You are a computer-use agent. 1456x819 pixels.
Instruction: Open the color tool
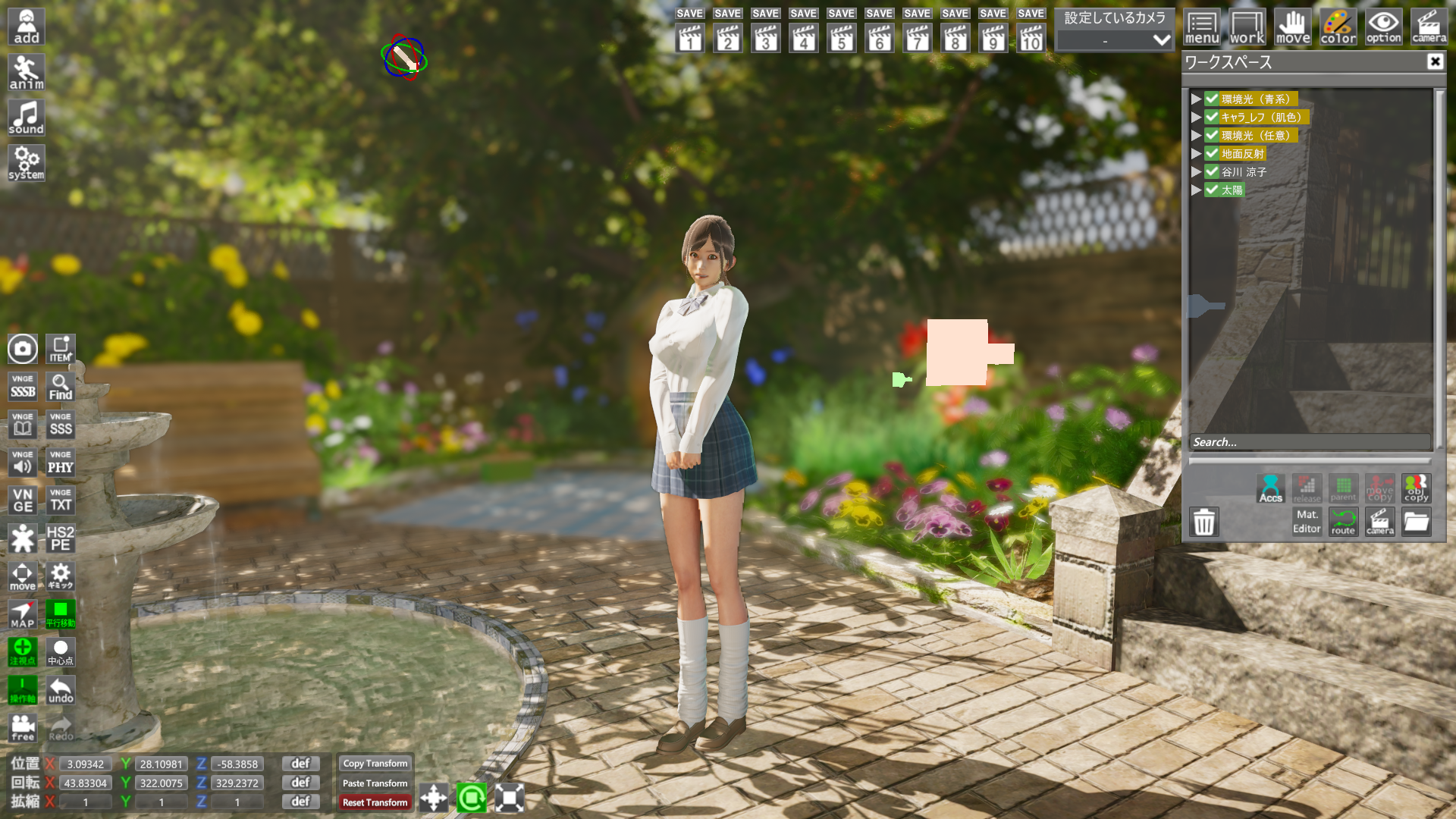coord(1338,28)
